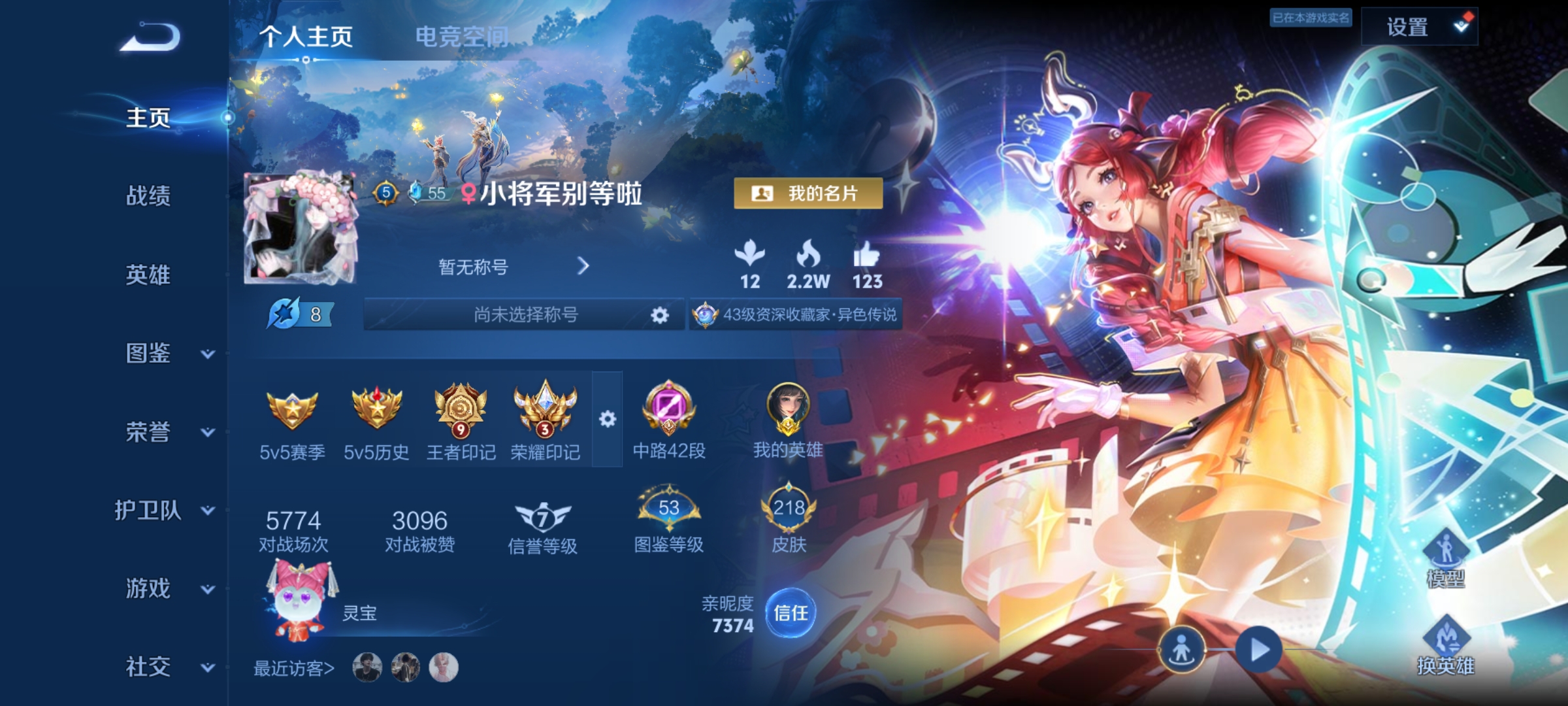
Task: Expand the 图鉴 sidebar section
Action: pyautogui.click(x=148, y=354)
